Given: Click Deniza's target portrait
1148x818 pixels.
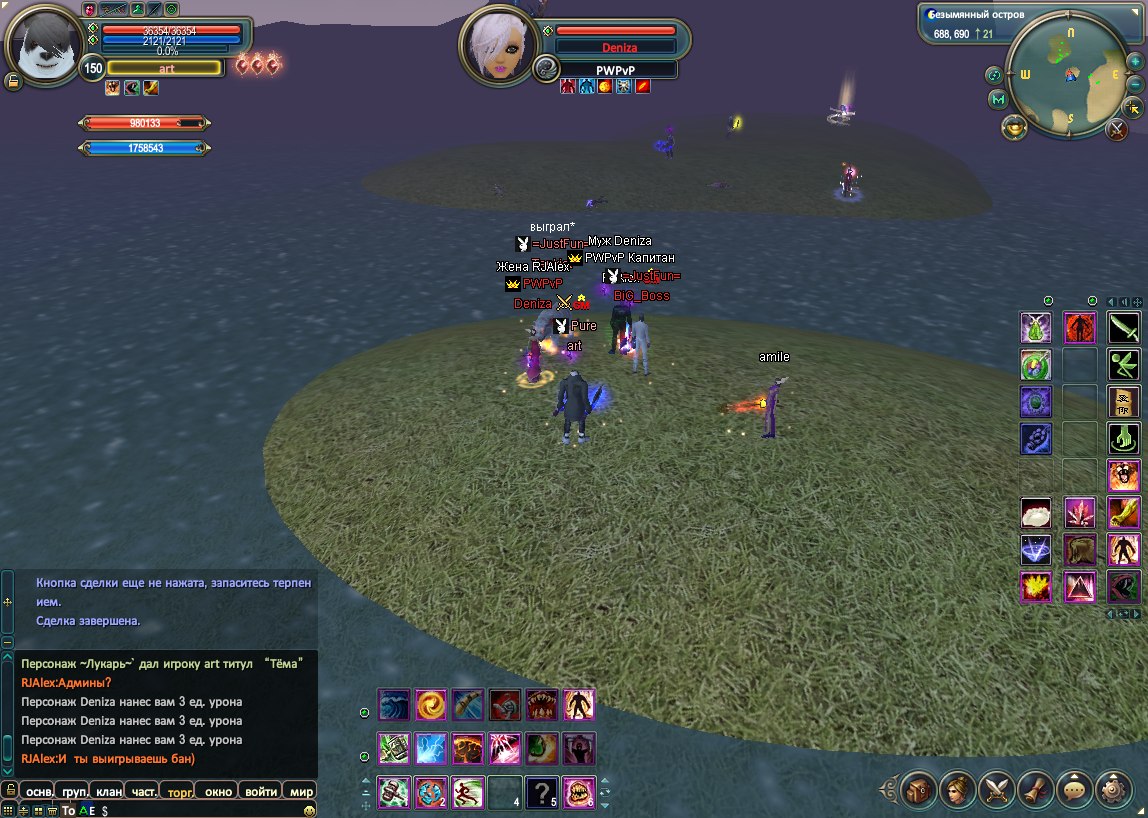Looking at the screenshot, I should tap(497, 48).
